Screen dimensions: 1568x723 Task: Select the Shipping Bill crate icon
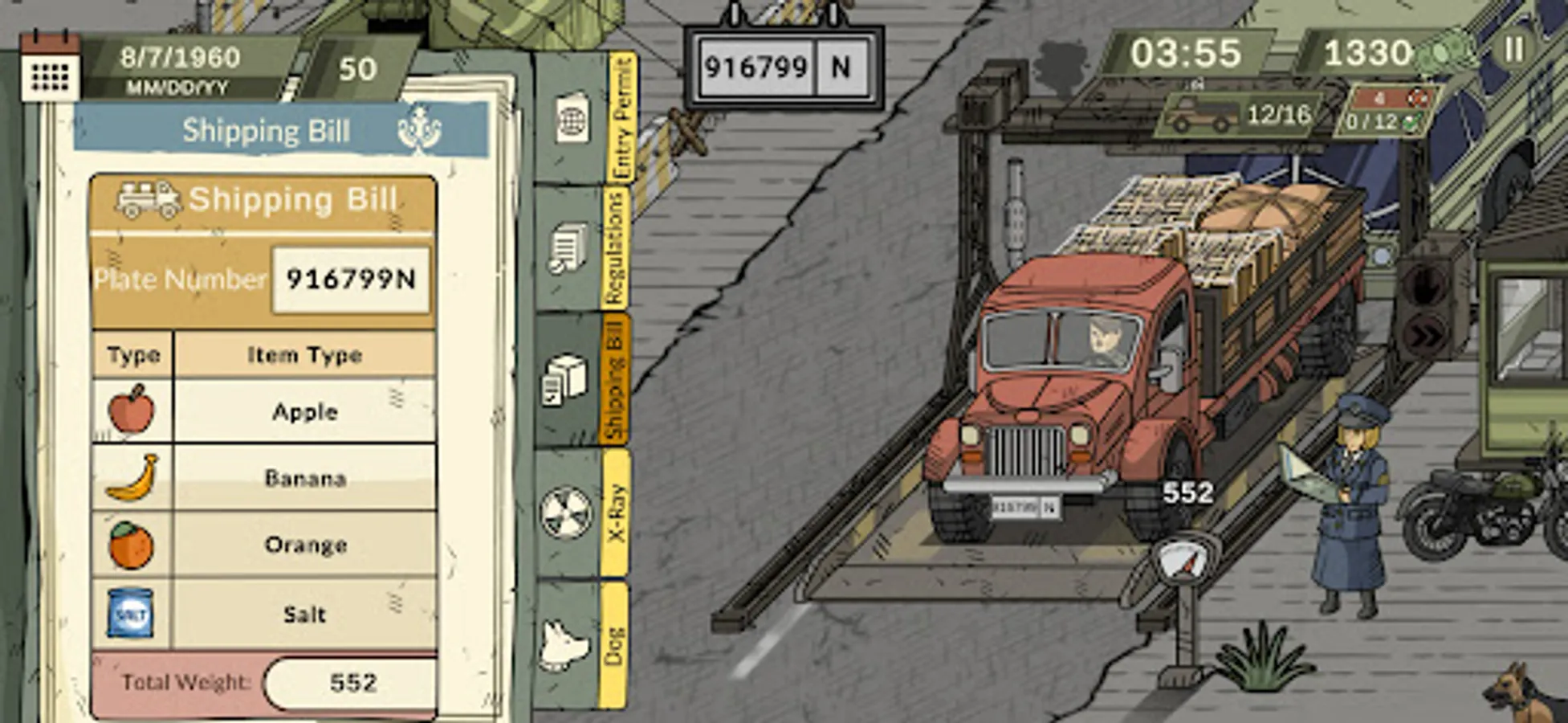click(x=566, y=378)
